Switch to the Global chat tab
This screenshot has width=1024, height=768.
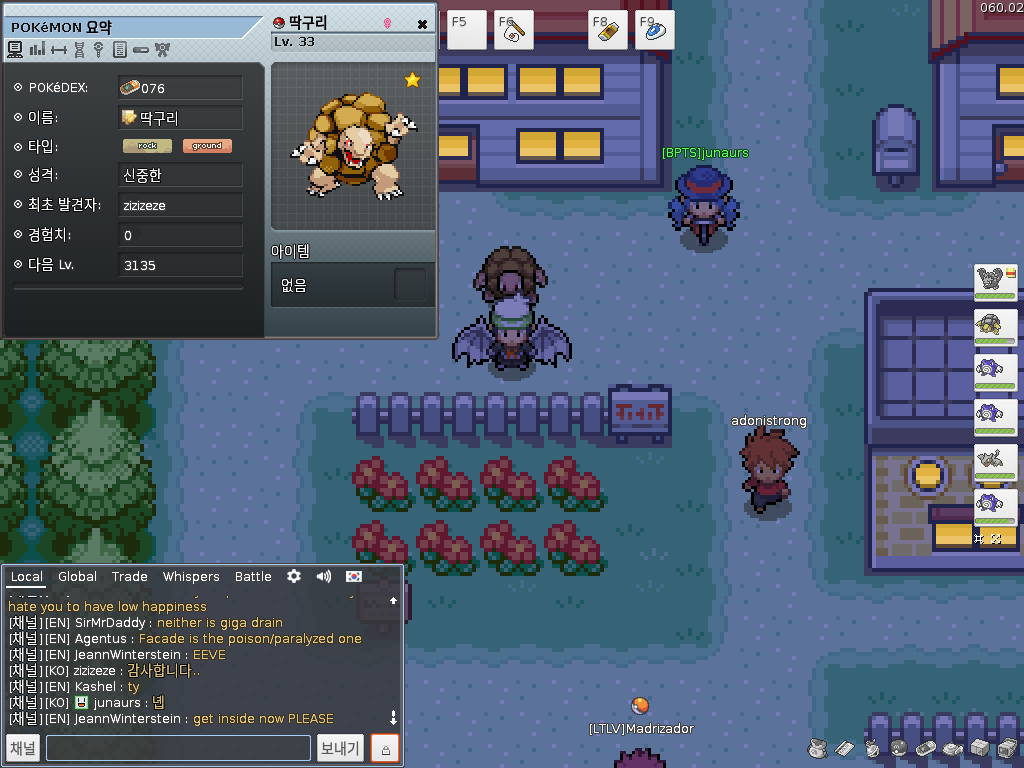[77, 577]
